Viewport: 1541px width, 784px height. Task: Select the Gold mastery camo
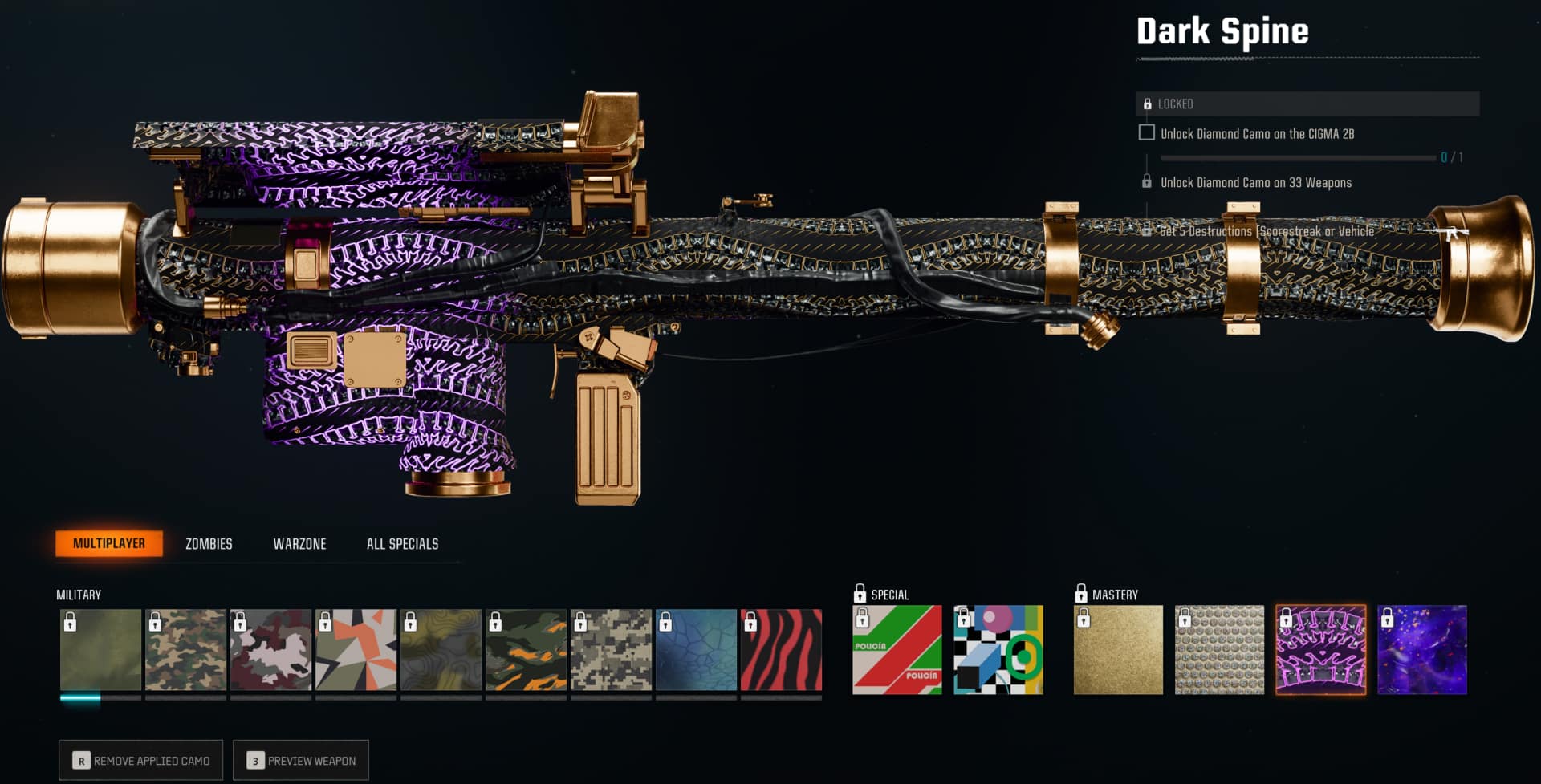[x=1118, y=650]
